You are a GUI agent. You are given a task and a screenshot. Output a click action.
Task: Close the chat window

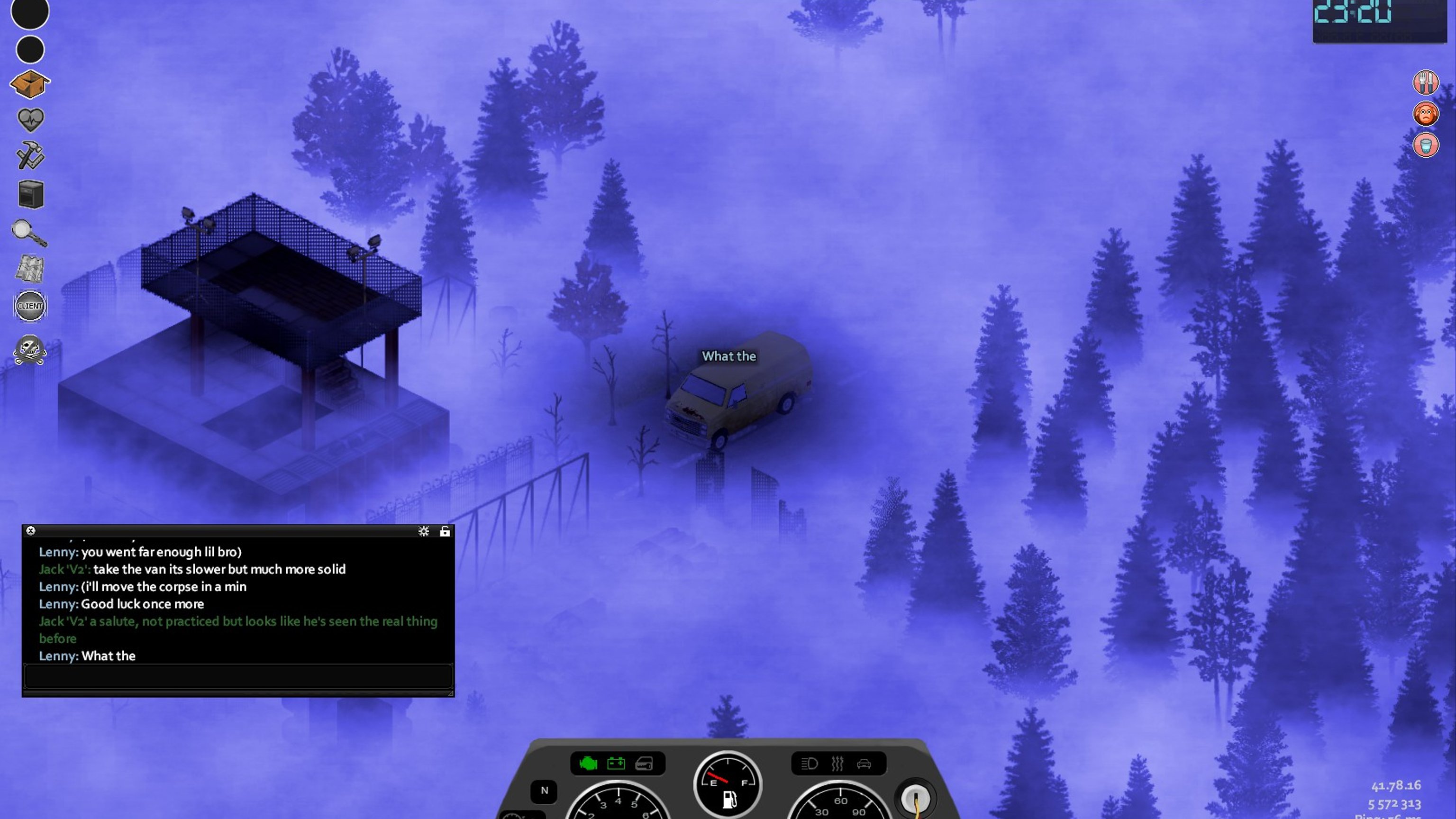31,531
